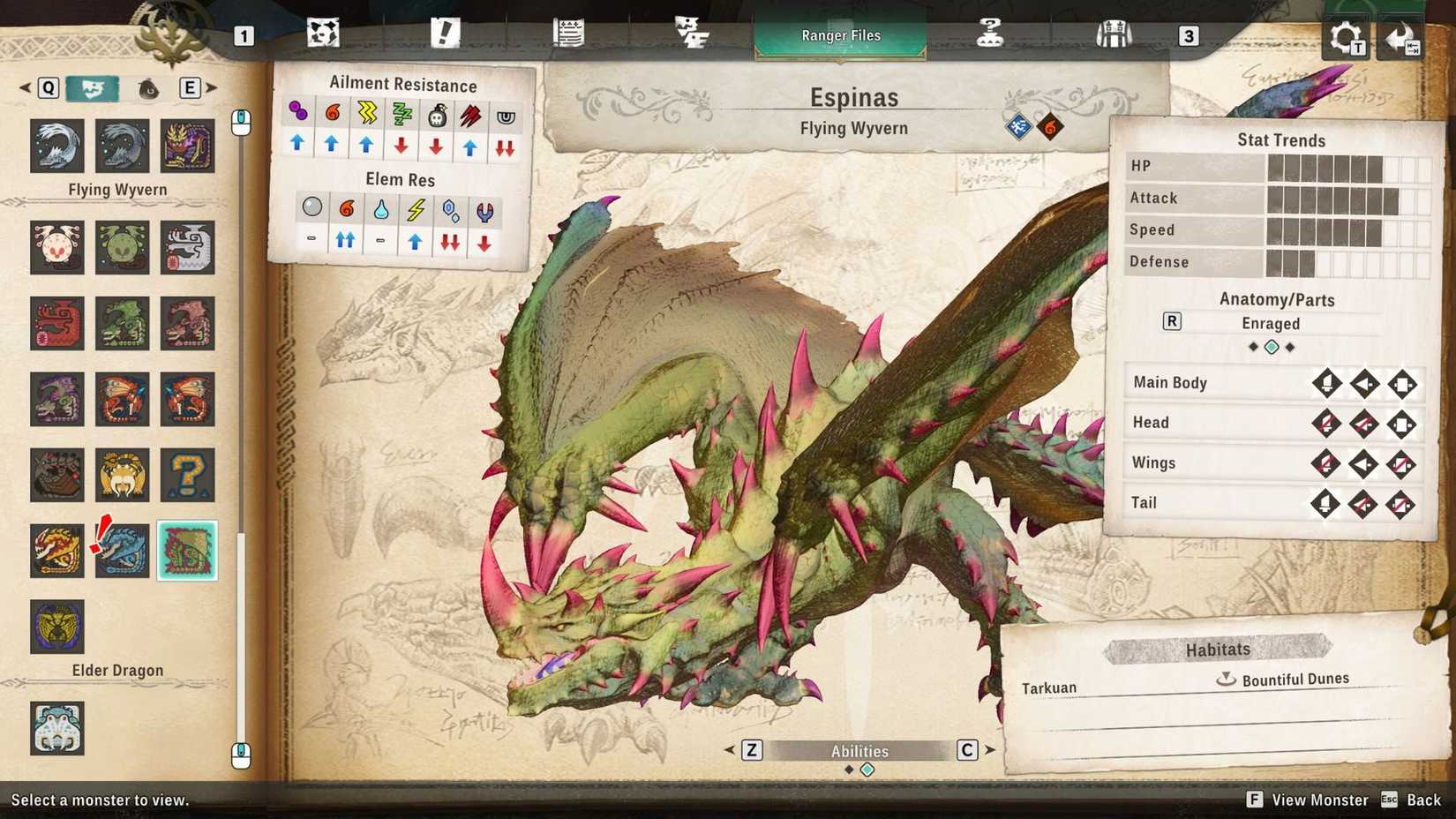Click the left arrow beside the Q tab
The image size is (1456, 819).
click(x=24, y=88)
